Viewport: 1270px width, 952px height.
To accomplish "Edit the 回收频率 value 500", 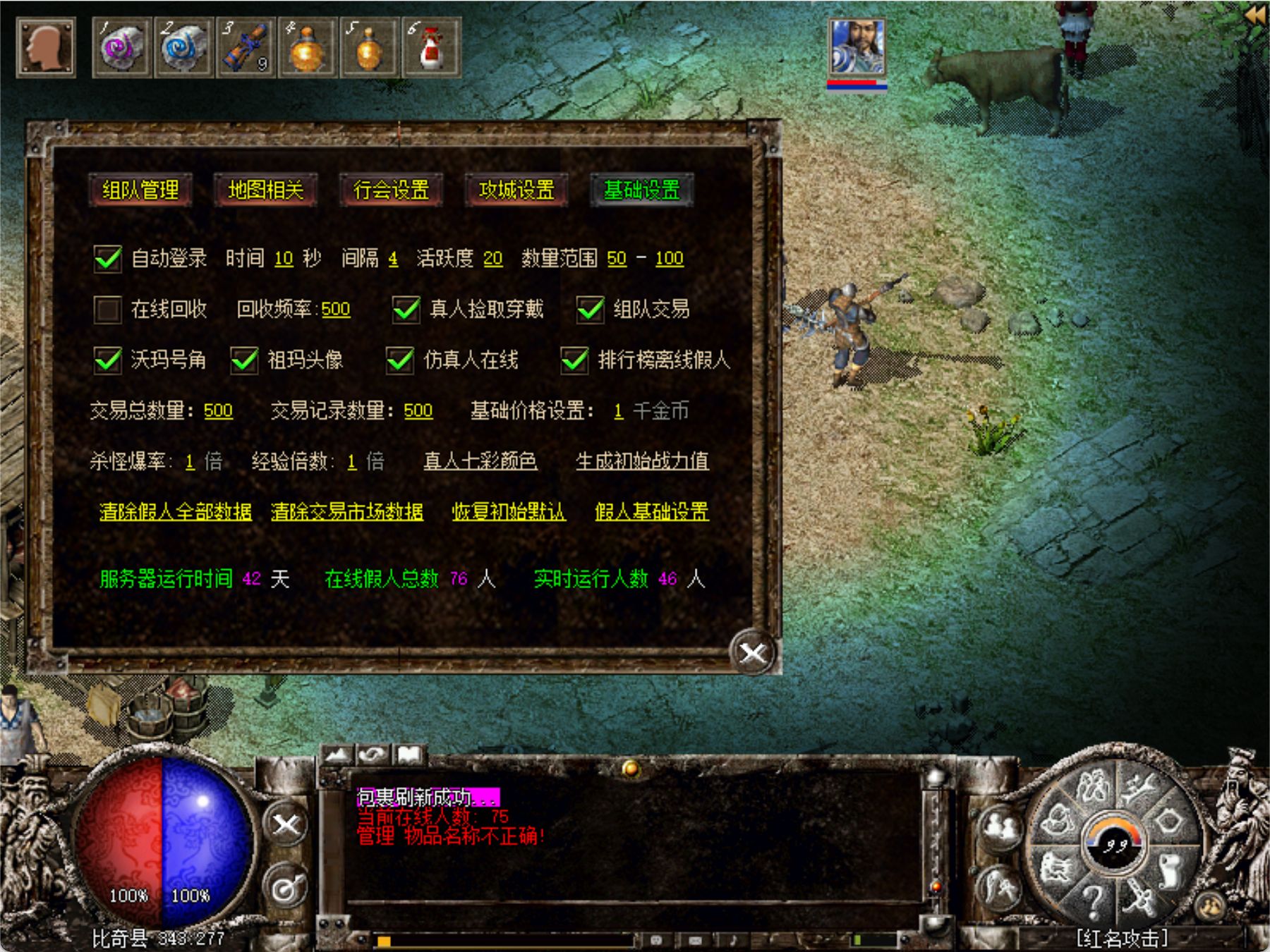I will point(336,310).
